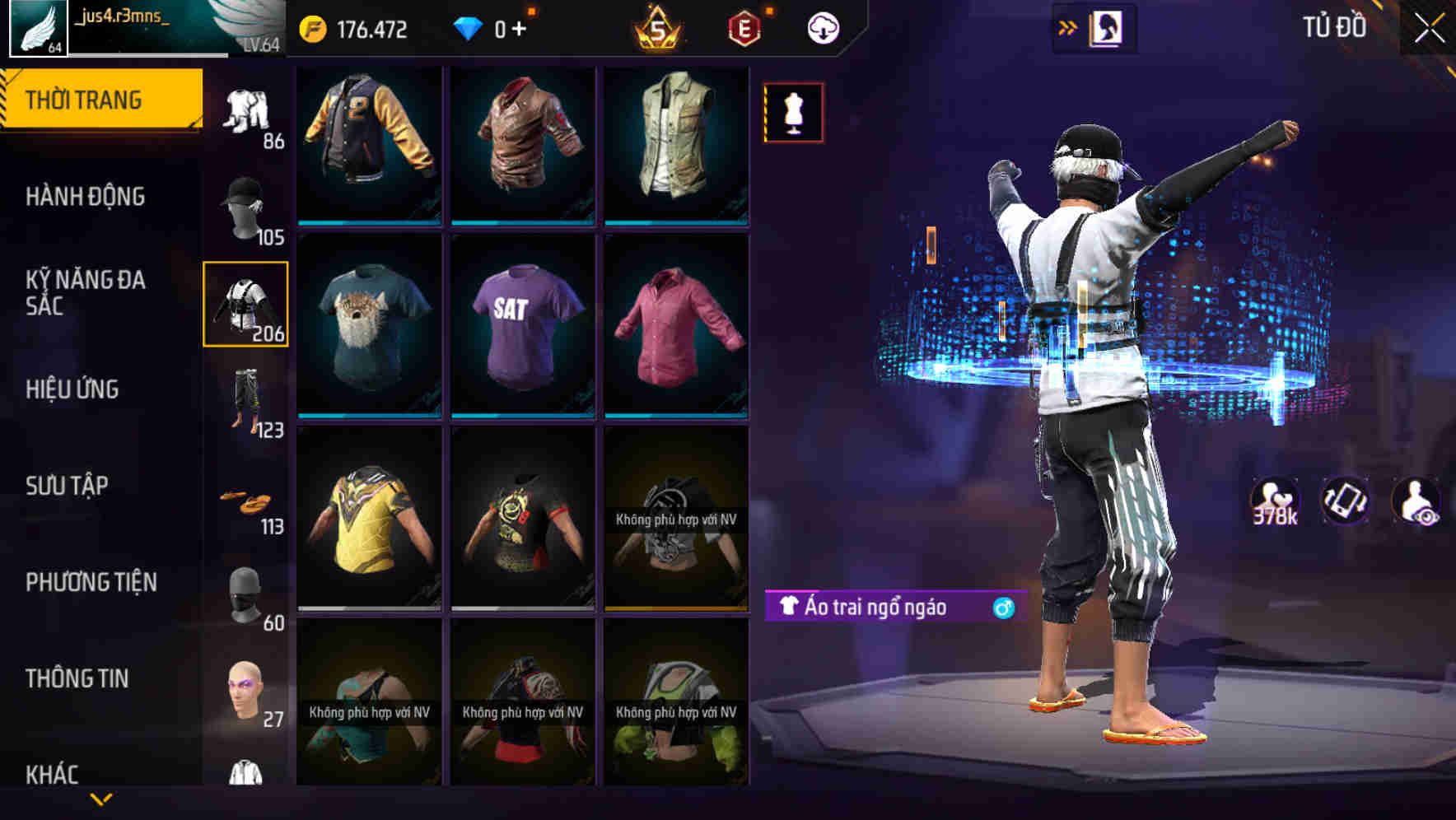The width and height of the screenshot is (1456, 820).
Task: Expand the sidebar with the bottom chevron arrow
Action: 100,797
